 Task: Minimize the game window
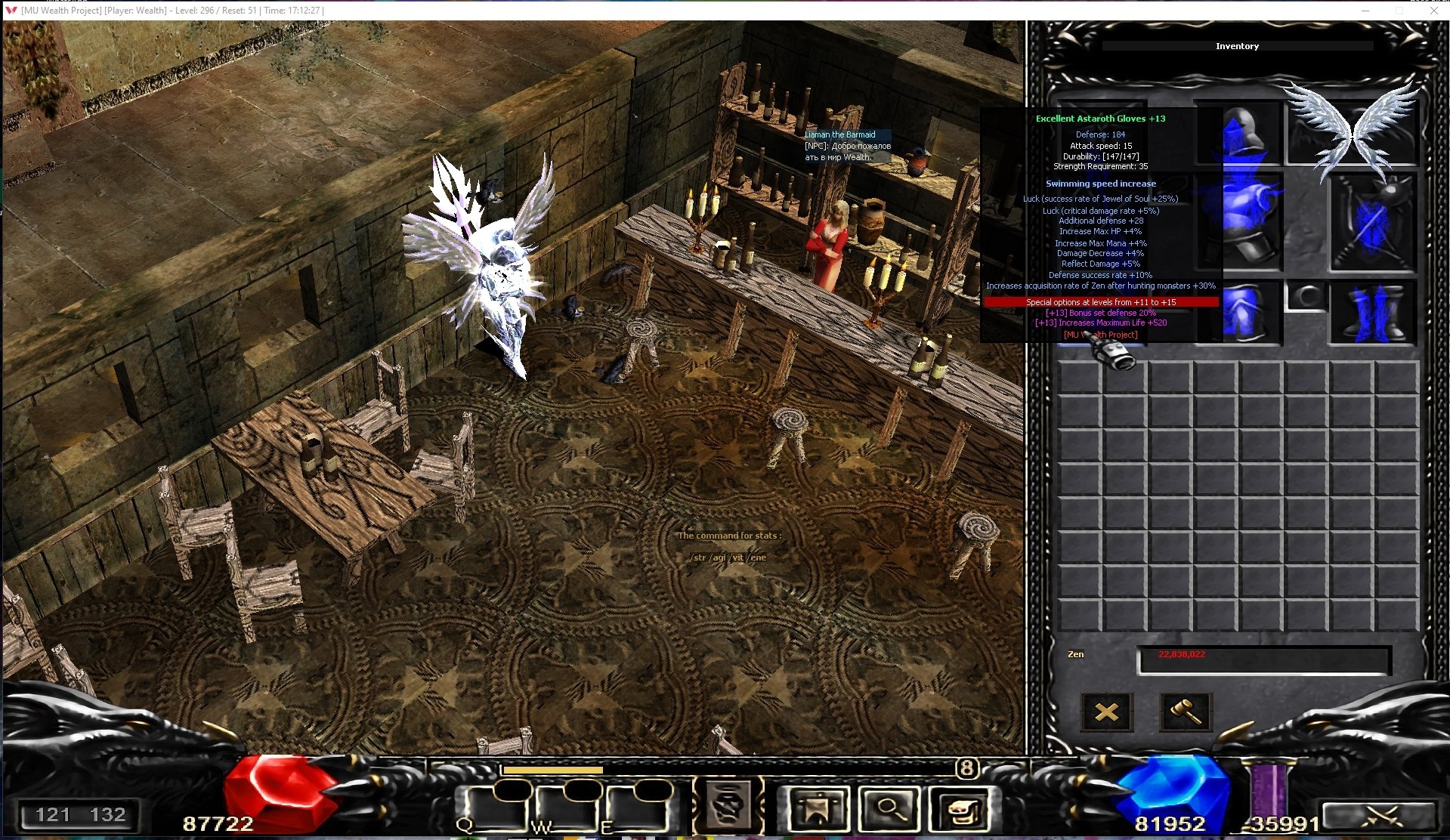pos(1365,11)
